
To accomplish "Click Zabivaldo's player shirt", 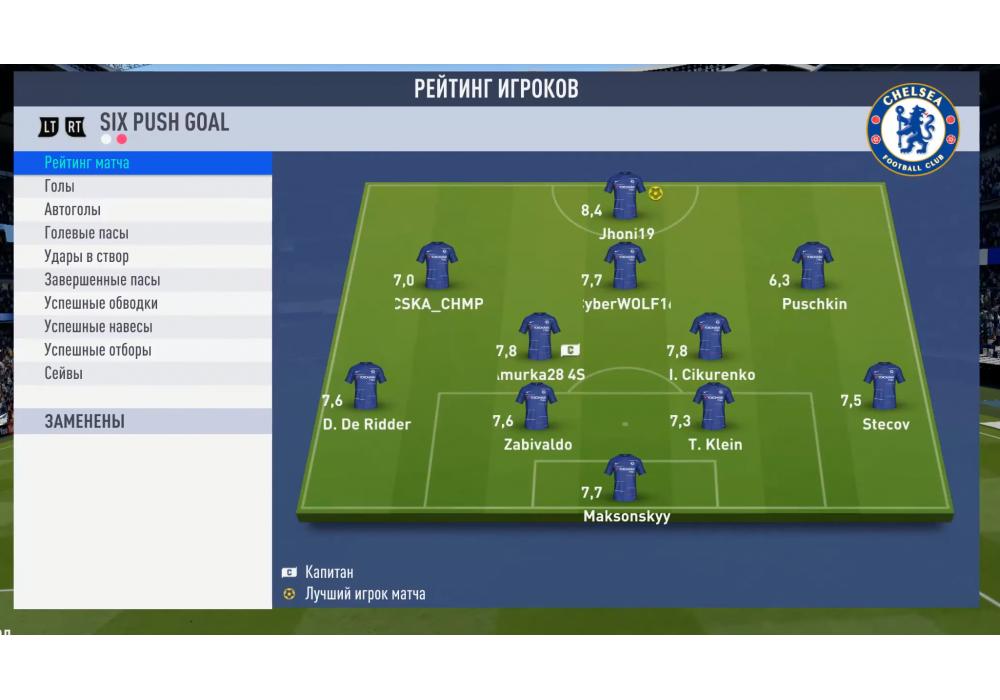I will click(x=537, y=406).
